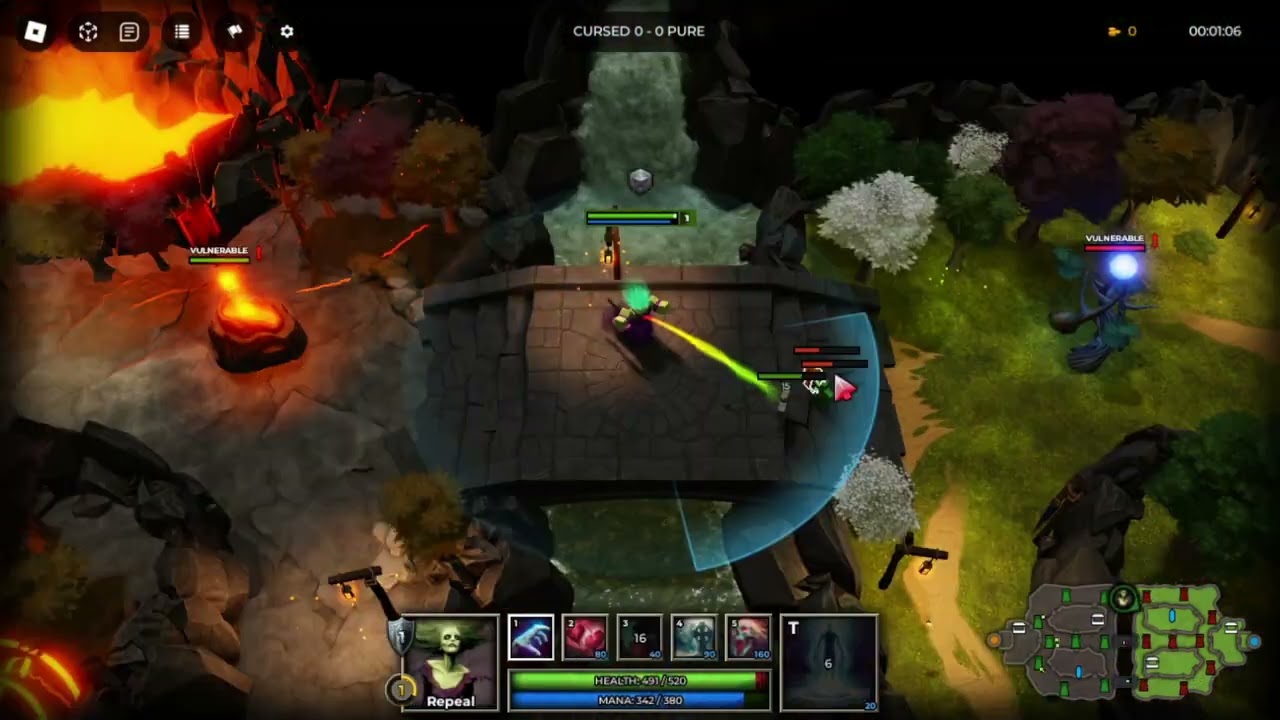Select ability 3 showing cooldown 16
This screenshot has height=720, width=1280.
[639, 638]
